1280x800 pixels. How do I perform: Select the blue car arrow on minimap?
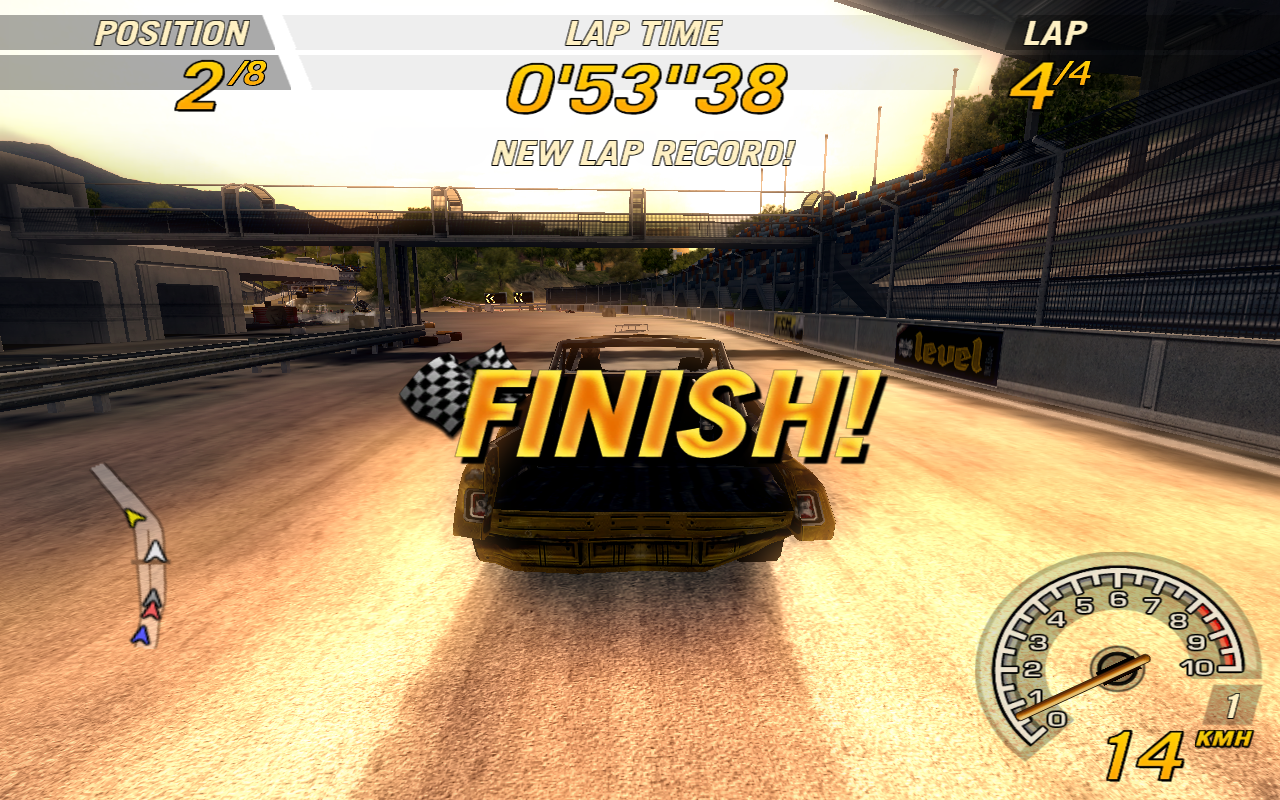[141, 634]
